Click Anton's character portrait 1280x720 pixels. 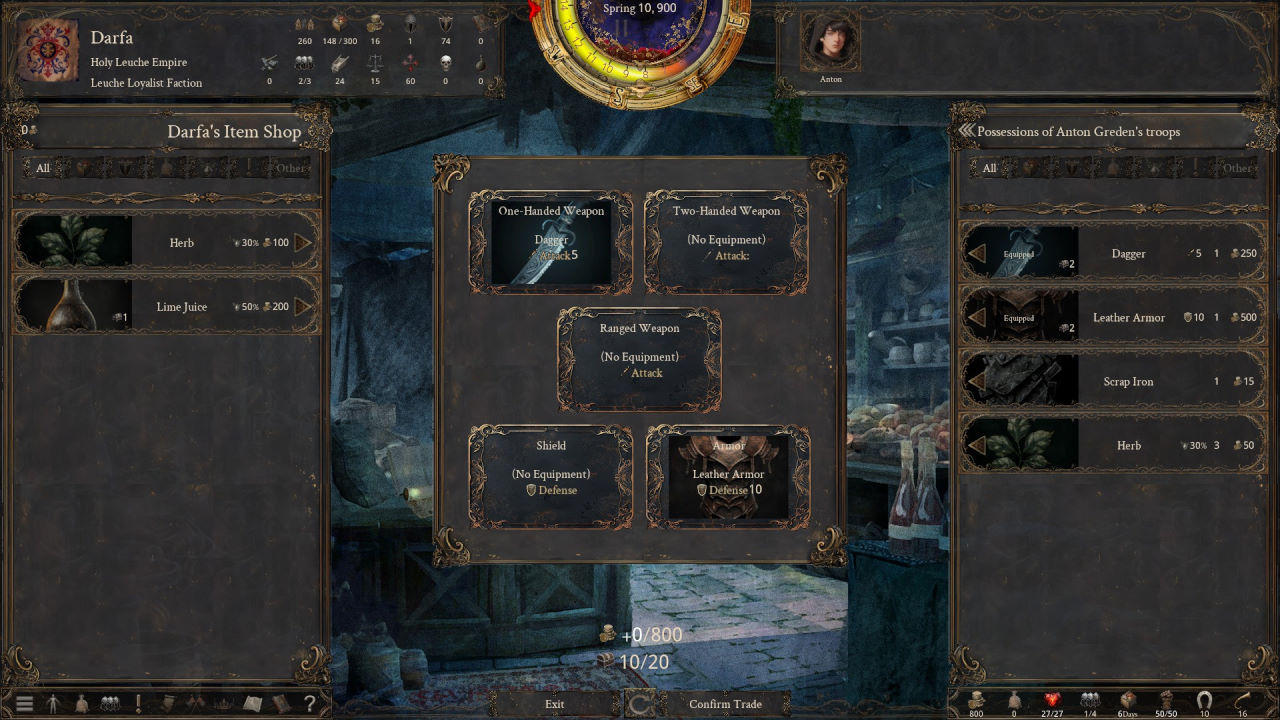(x=830, y=42)
